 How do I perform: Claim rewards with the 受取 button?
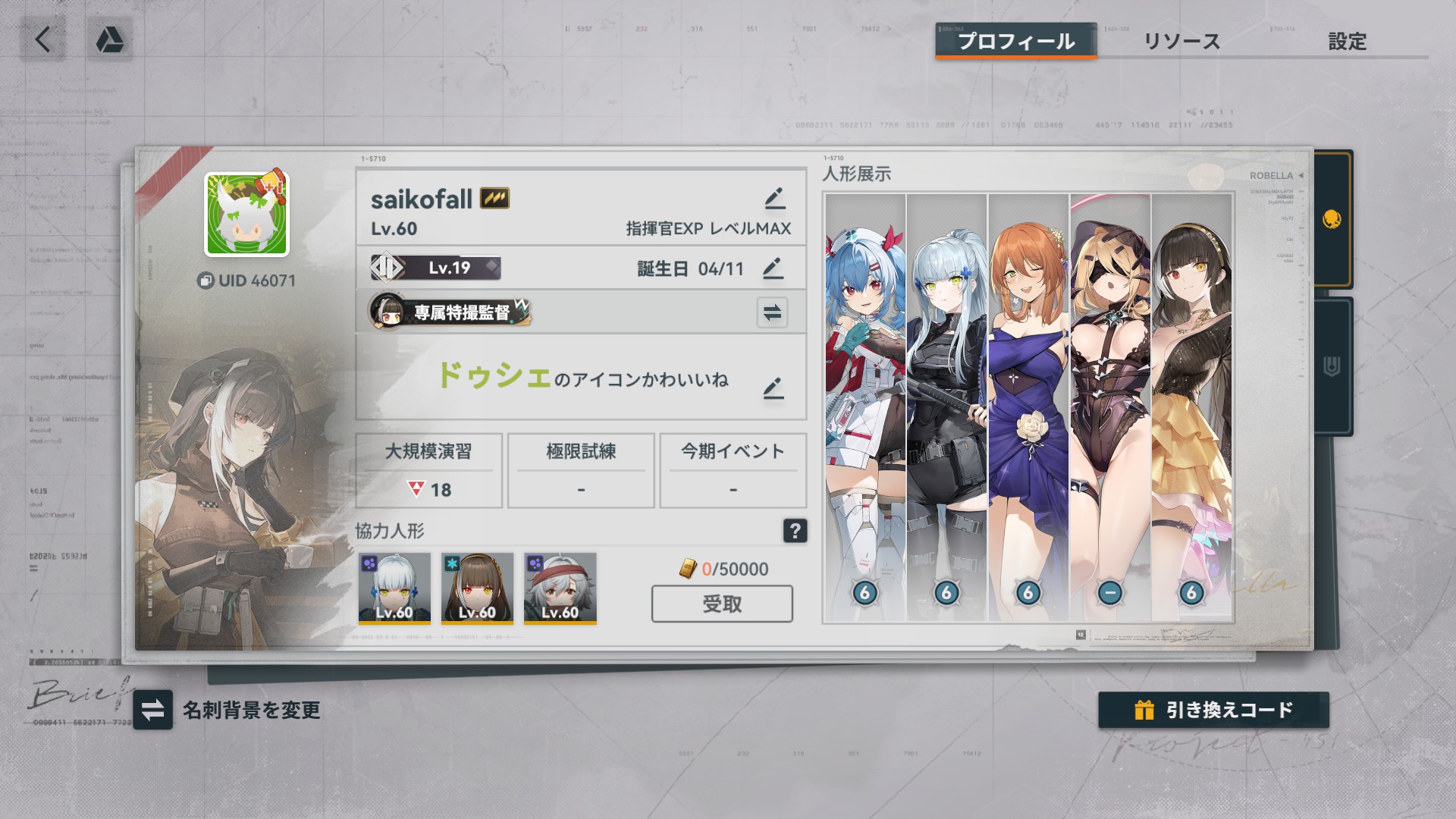pyautogui.click(x=722, y=604)
